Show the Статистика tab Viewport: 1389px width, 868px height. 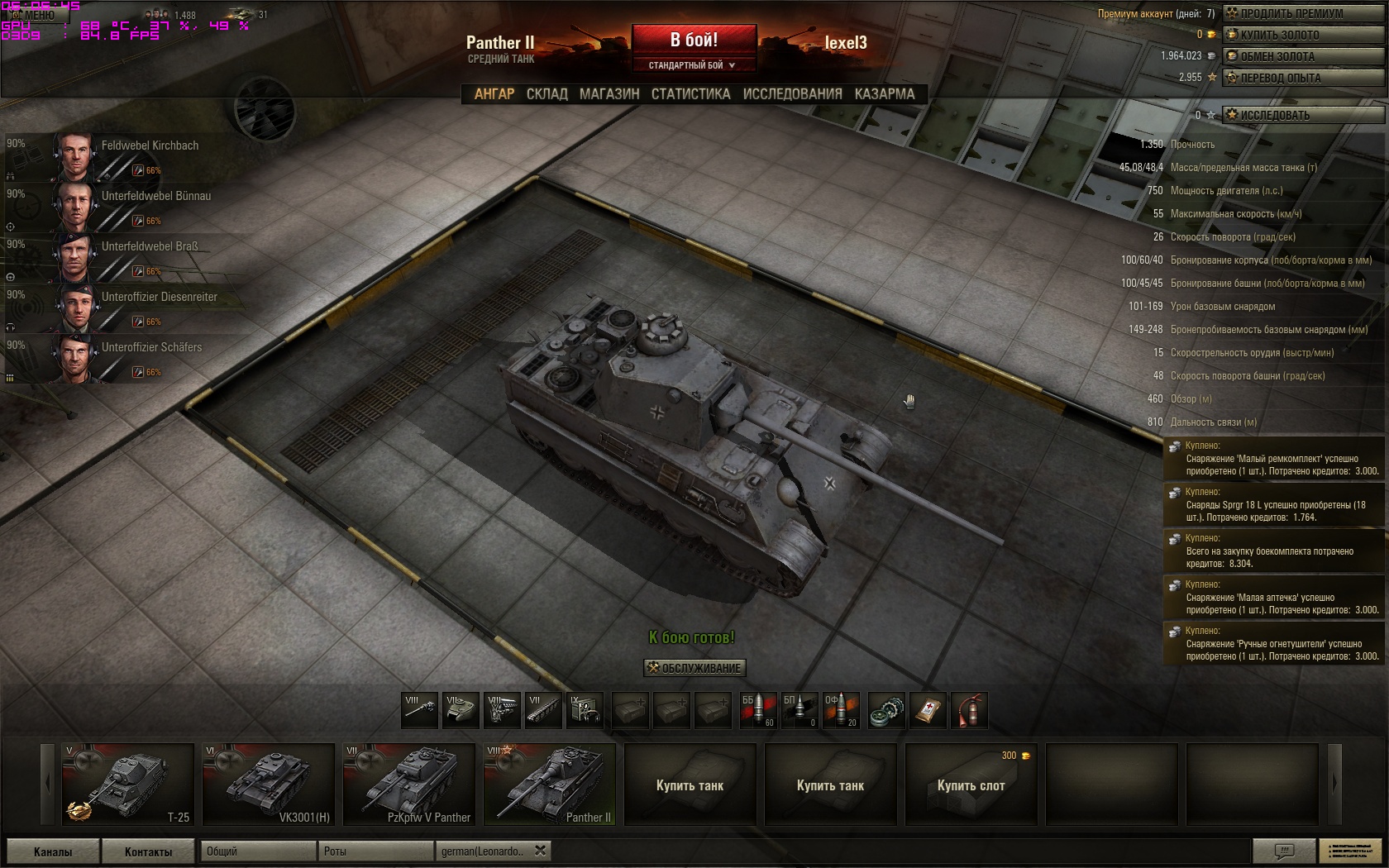click(x=690, y=94)
